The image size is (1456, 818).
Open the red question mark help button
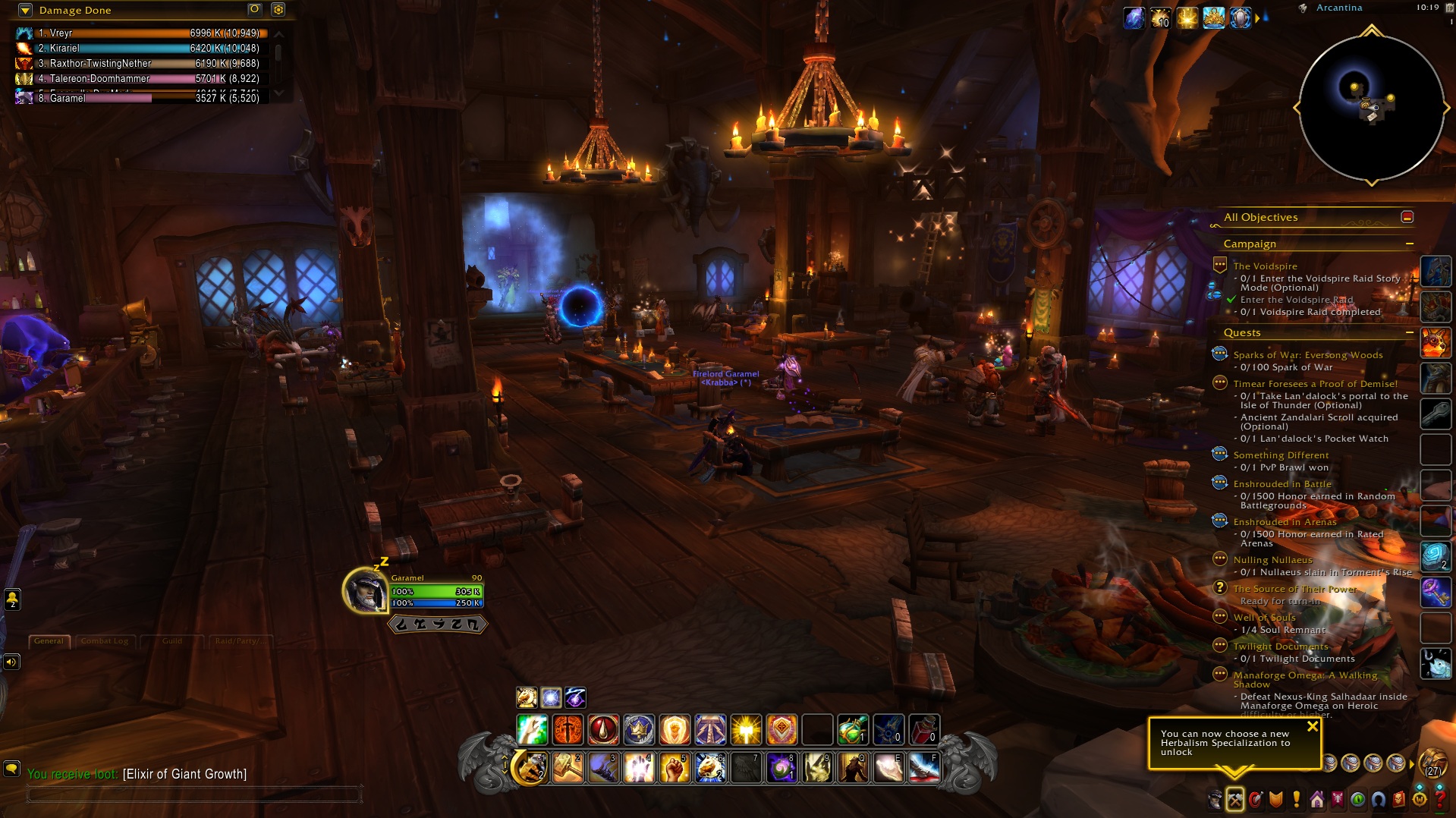1440,799
